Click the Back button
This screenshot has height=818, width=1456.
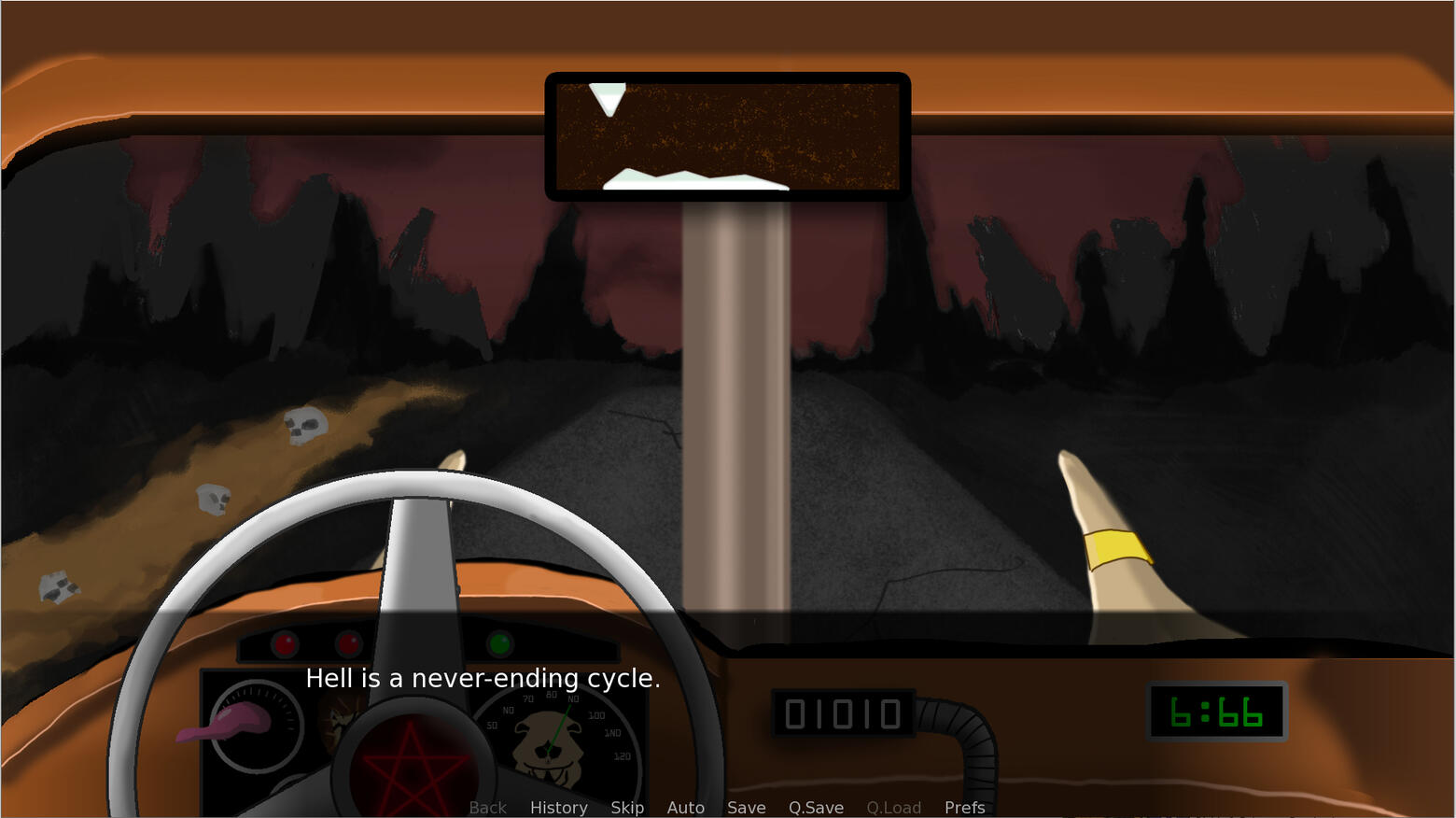click(487, 808)
